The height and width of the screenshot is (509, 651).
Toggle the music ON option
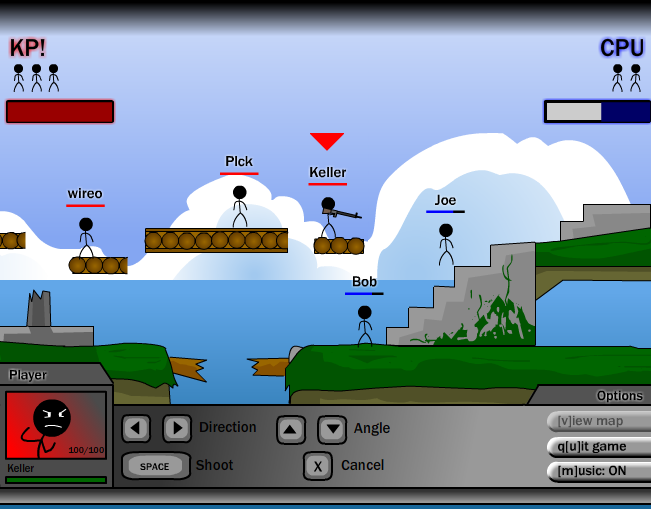[x=598, y=471]
